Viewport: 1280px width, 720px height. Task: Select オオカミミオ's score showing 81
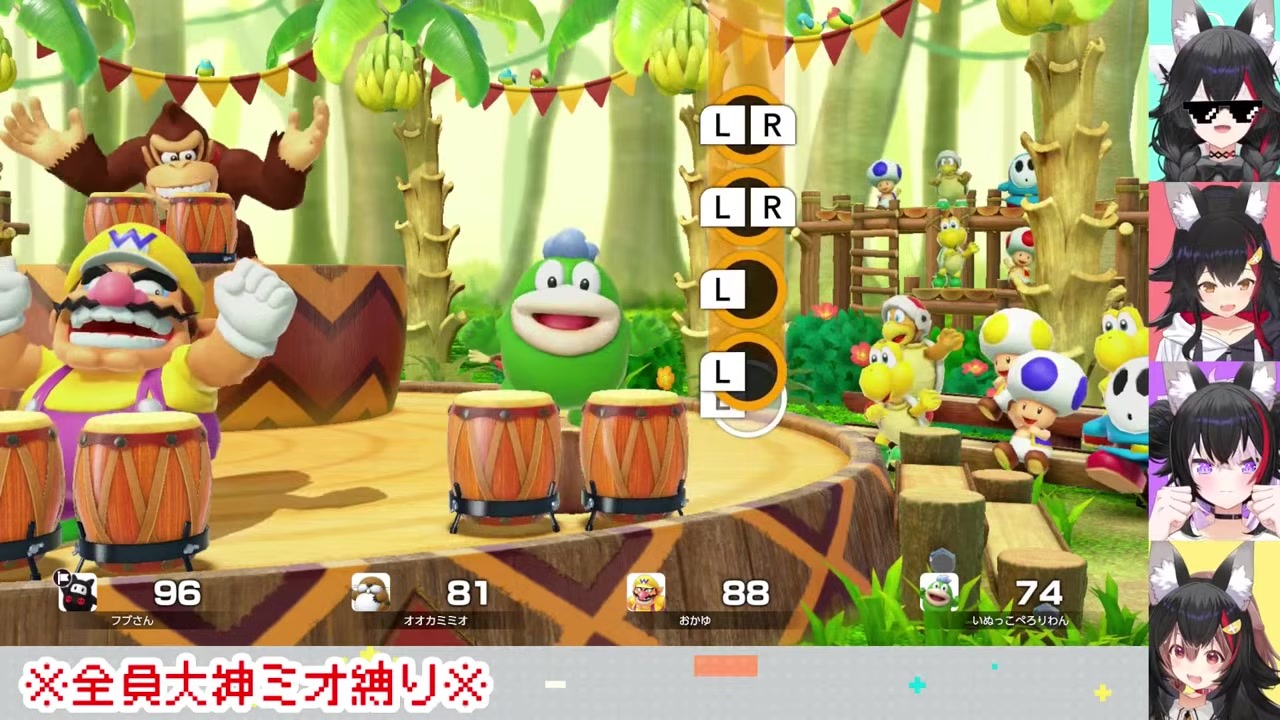pos(466,593)
